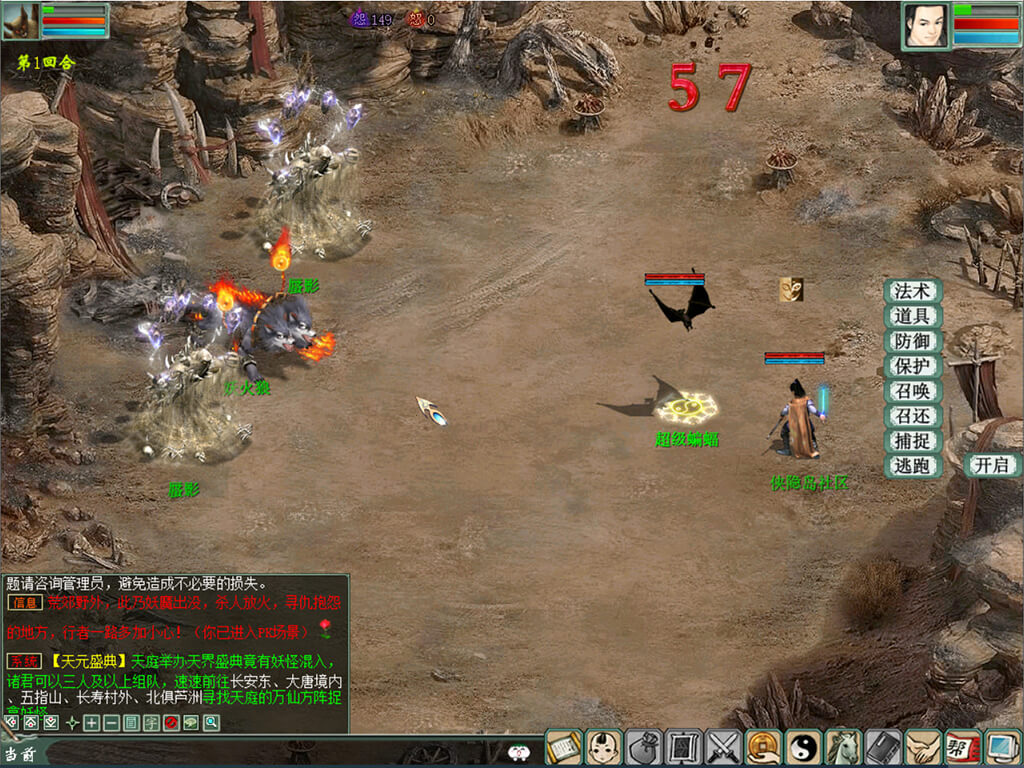Click the handshake toolbar icon
The height and width of the screenshot is (768, 1024).
(924, 748)
